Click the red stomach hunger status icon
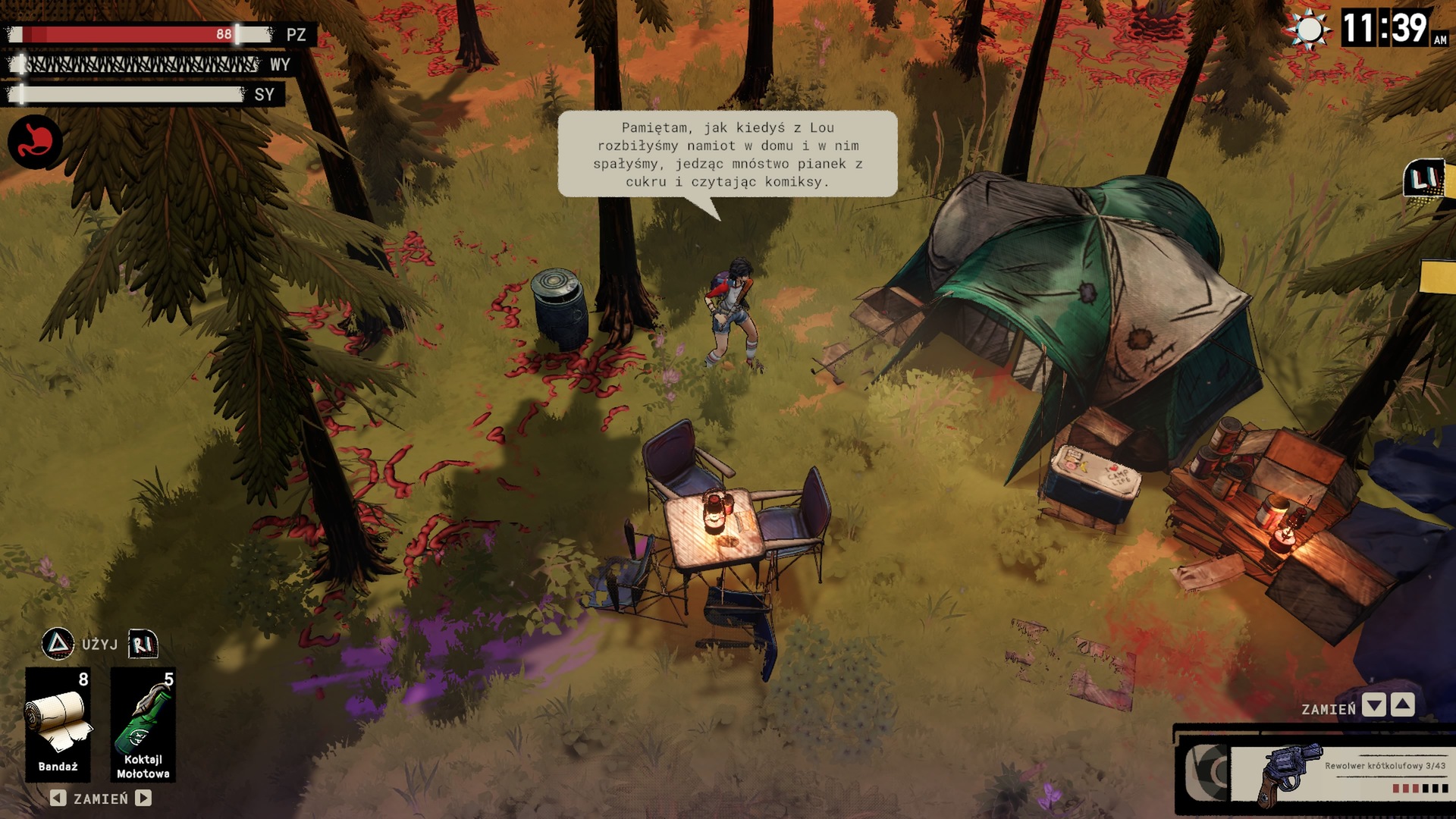Screen dimensions: 1456x819 click(35, 142)
